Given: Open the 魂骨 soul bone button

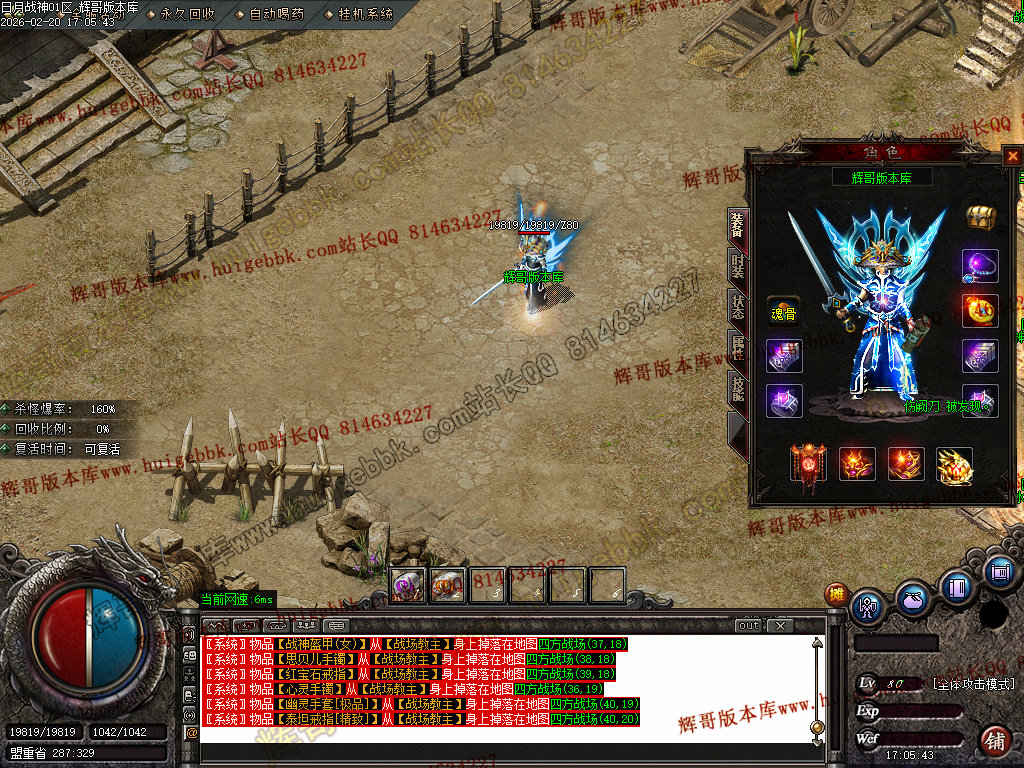Looking at the screenshot, I should (x=783, y=313).
